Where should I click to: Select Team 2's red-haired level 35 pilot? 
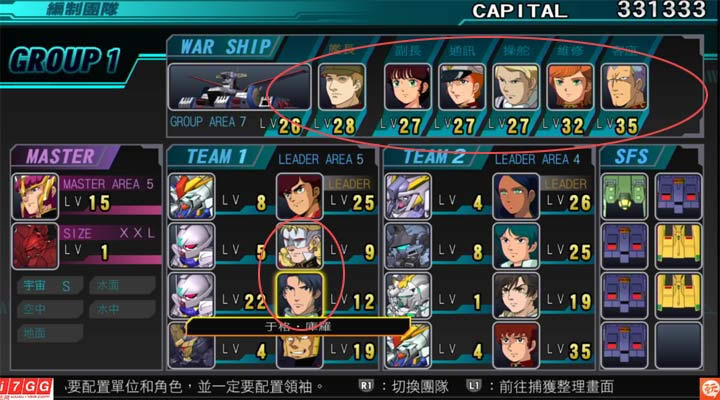pos(516,344)
